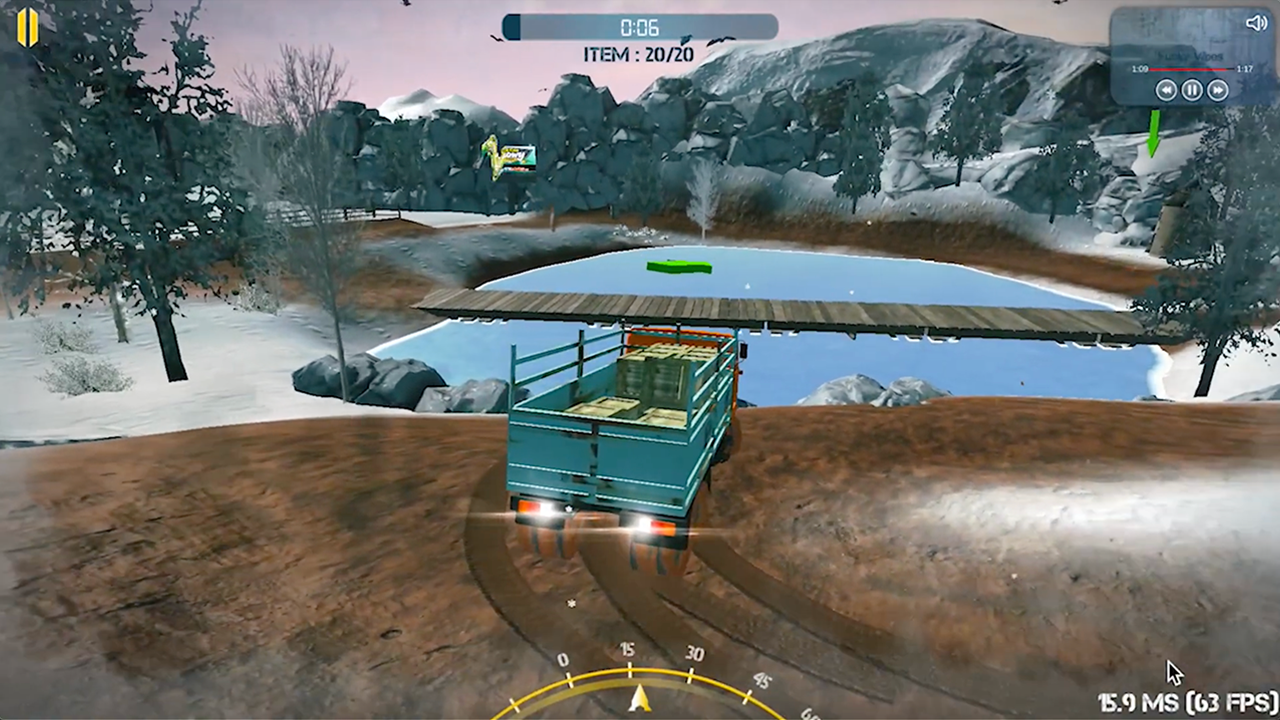The image size is (1280, 720).
Task: Click the Funky Vibes song title
Action: 1190,56
